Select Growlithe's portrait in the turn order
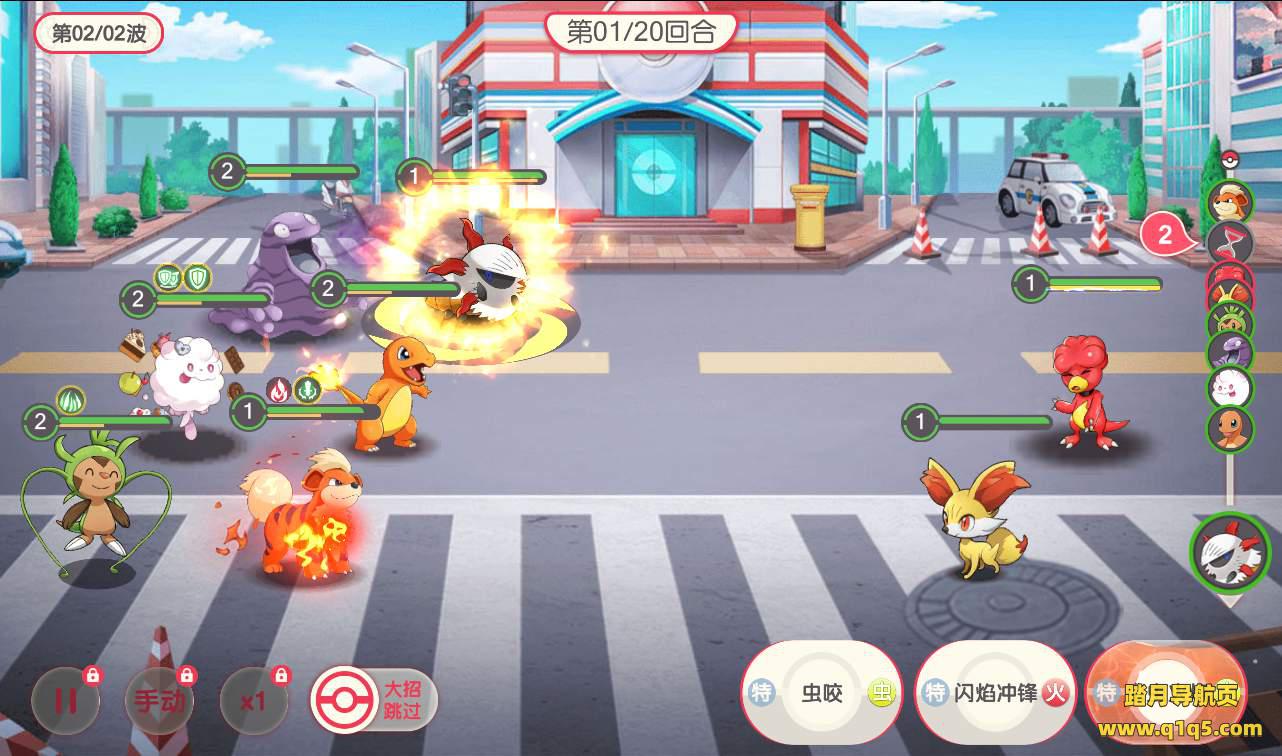 click(1229, 201)
